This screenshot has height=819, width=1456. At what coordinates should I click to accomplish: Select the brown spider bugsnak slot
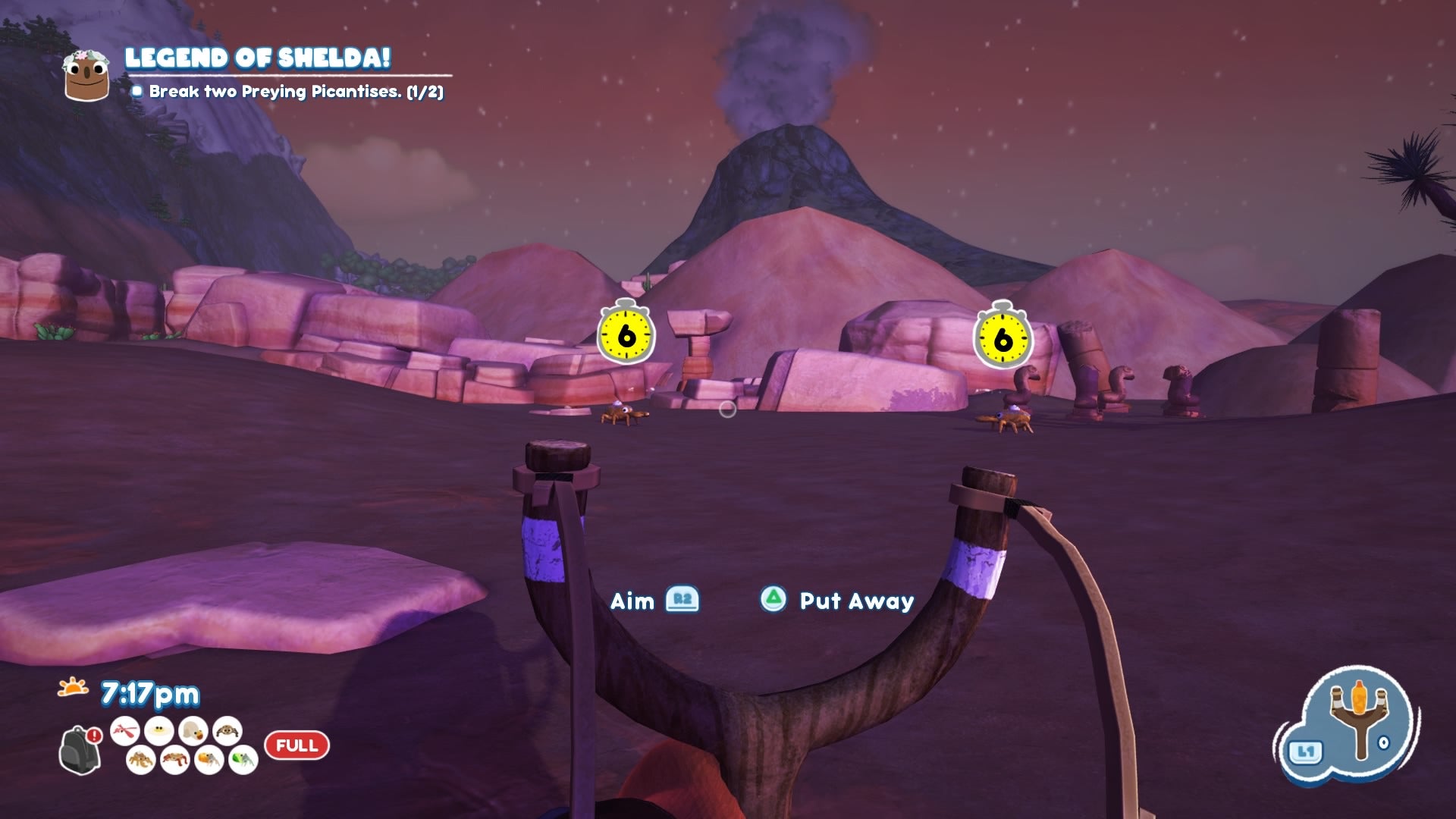(x=227, y=731)
